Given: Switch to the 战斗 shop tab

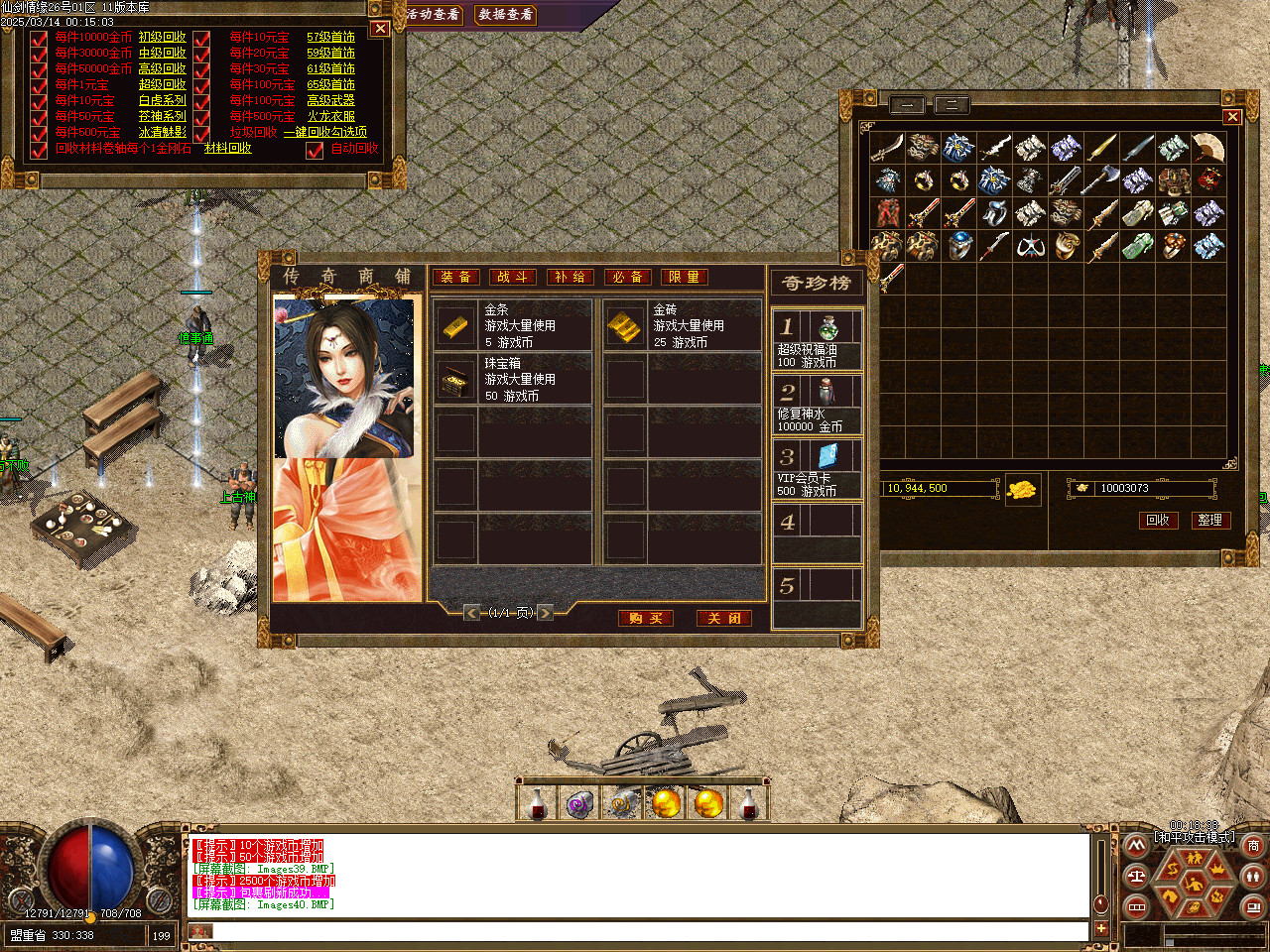Looking at the screenshot, I should click(x=513, y=277).
